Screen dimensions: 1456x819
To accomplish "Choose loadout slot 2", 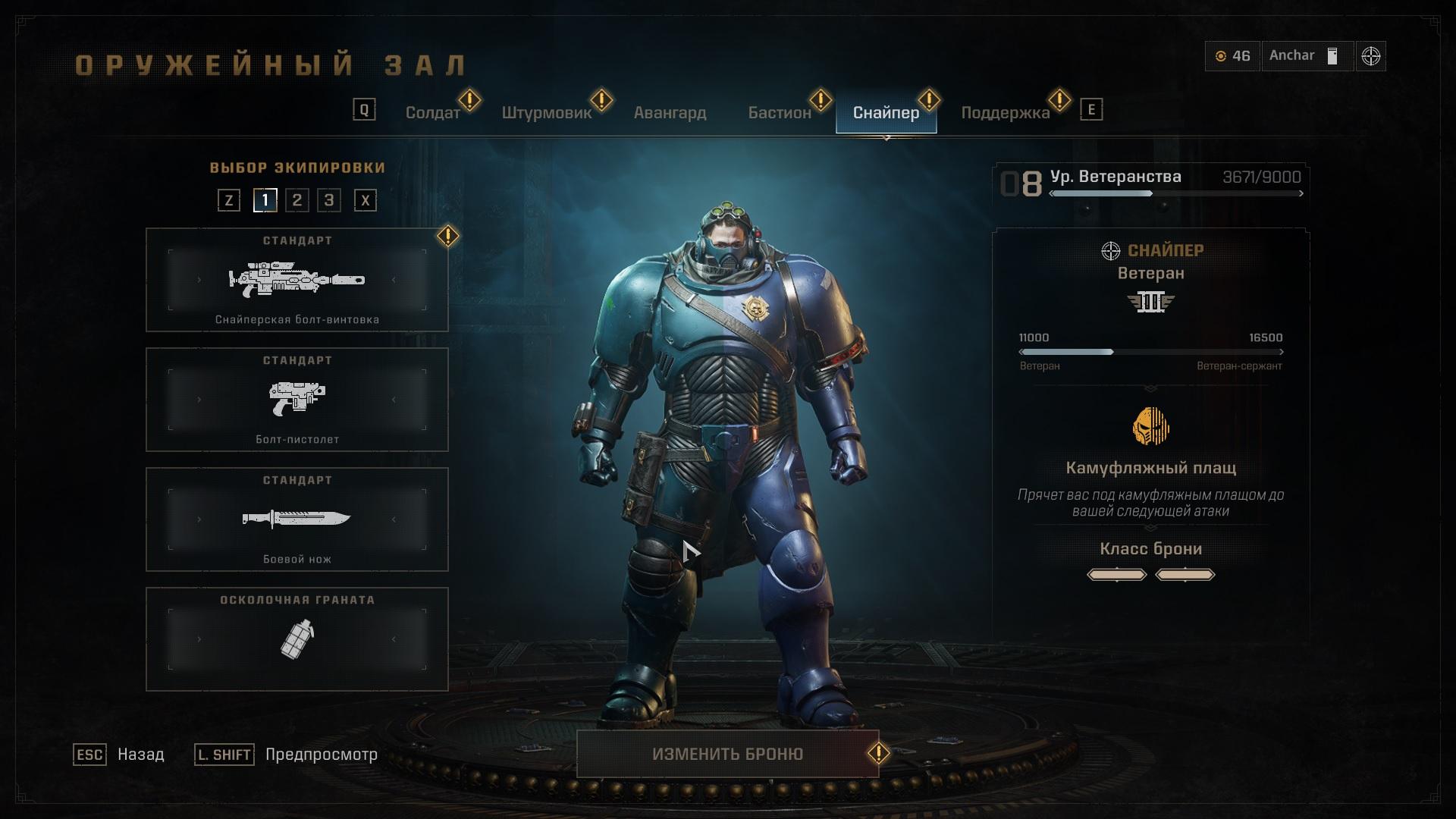I will (x=297, y=200).
